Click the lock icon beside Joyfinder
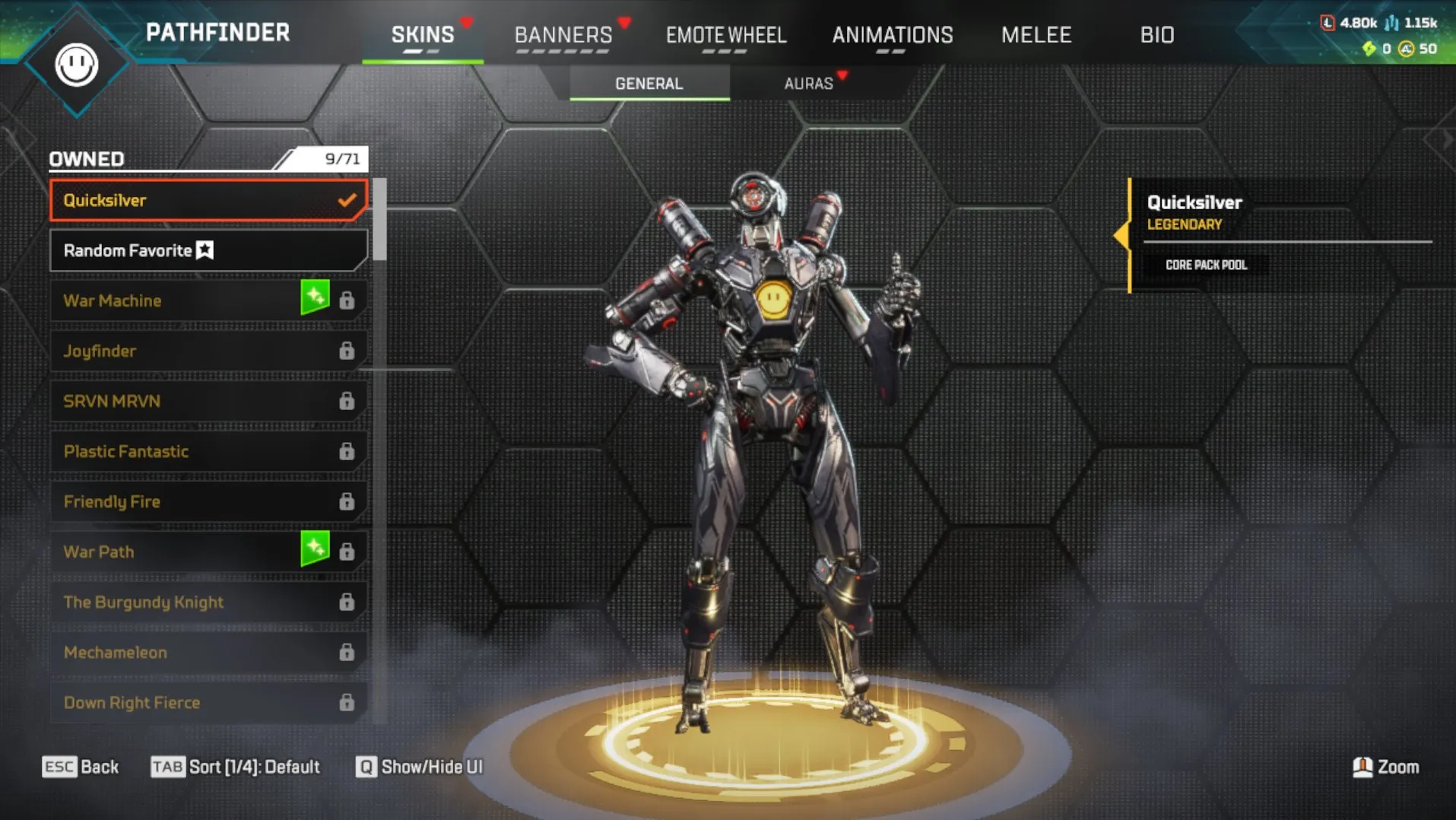The image size is (1456, 820). tap(347, 350)
